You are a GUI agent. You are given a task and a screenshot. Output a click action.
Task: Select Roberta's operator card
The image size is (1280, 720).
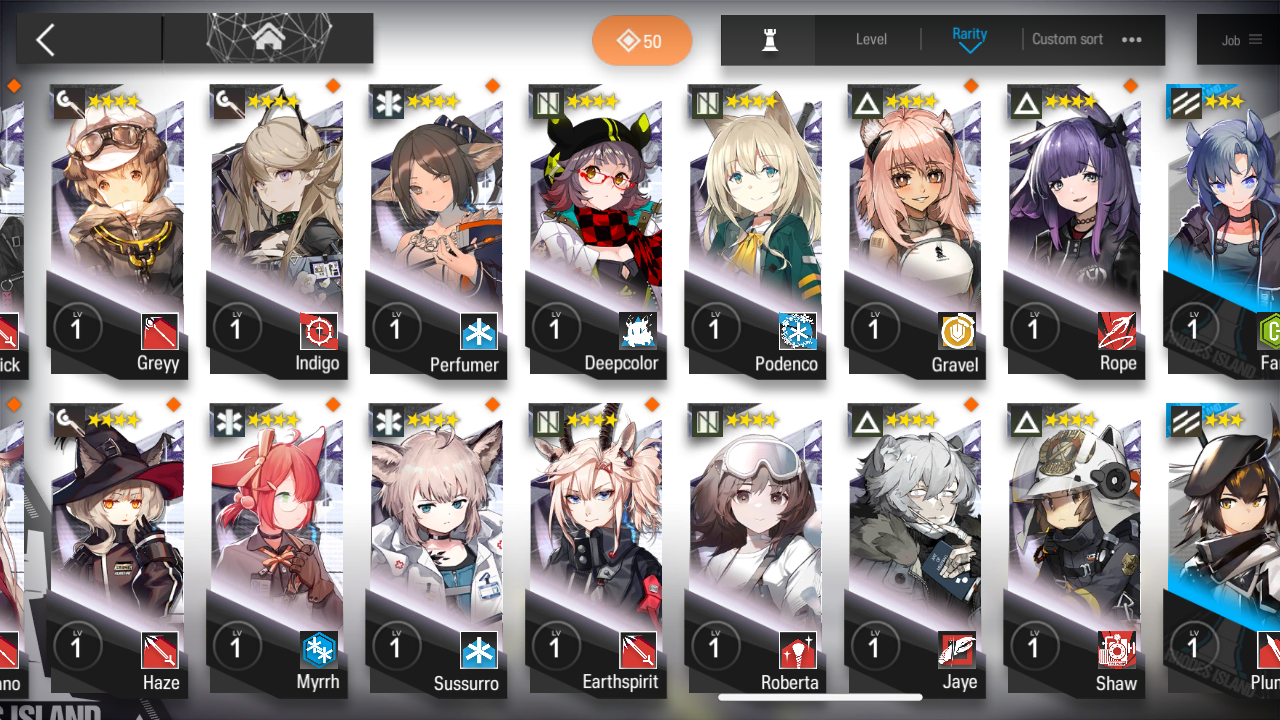click(755, 550)
